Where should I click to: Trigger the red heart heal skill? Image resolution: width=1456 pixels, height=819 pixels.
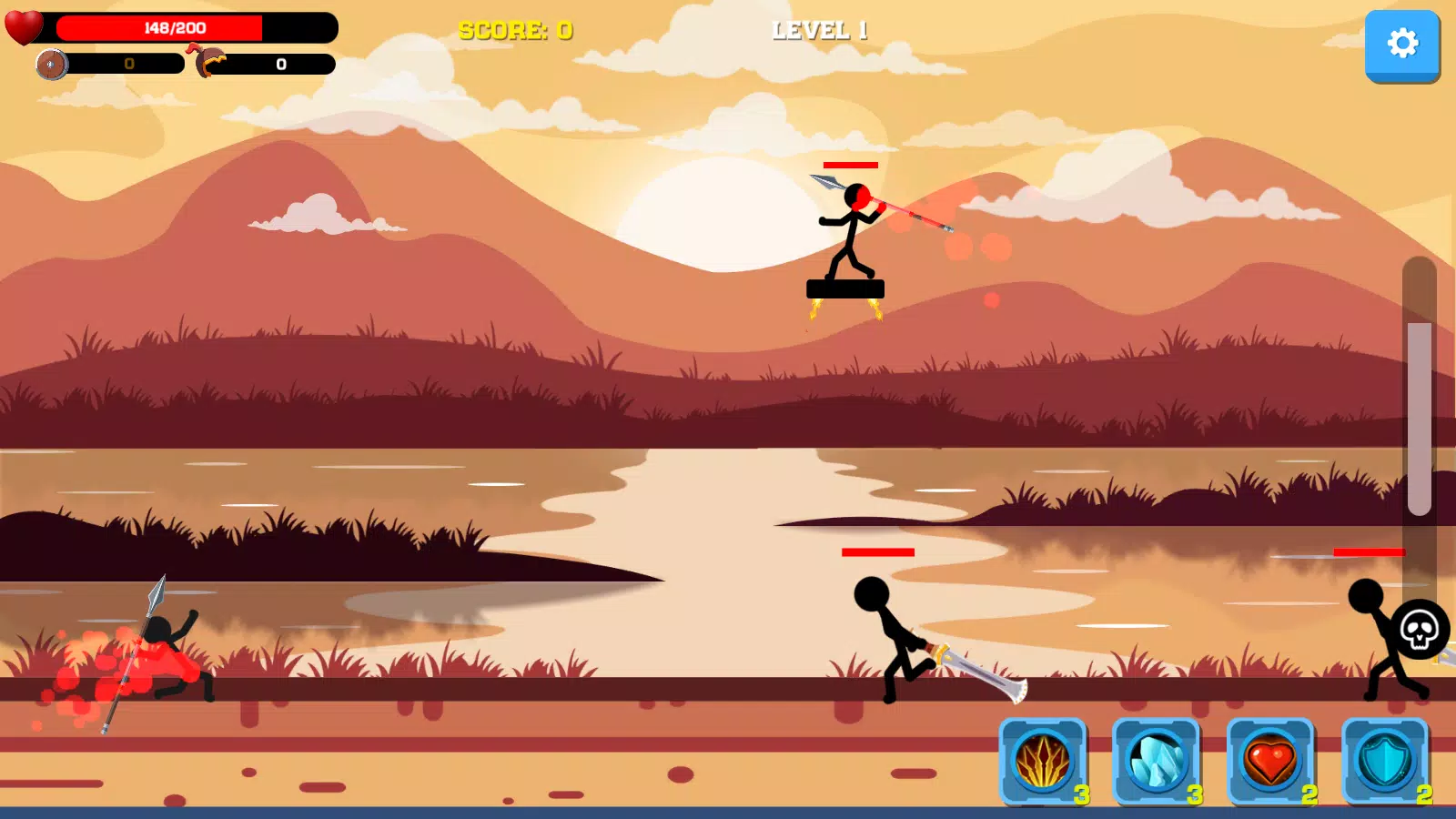[x=1270, y=761]
